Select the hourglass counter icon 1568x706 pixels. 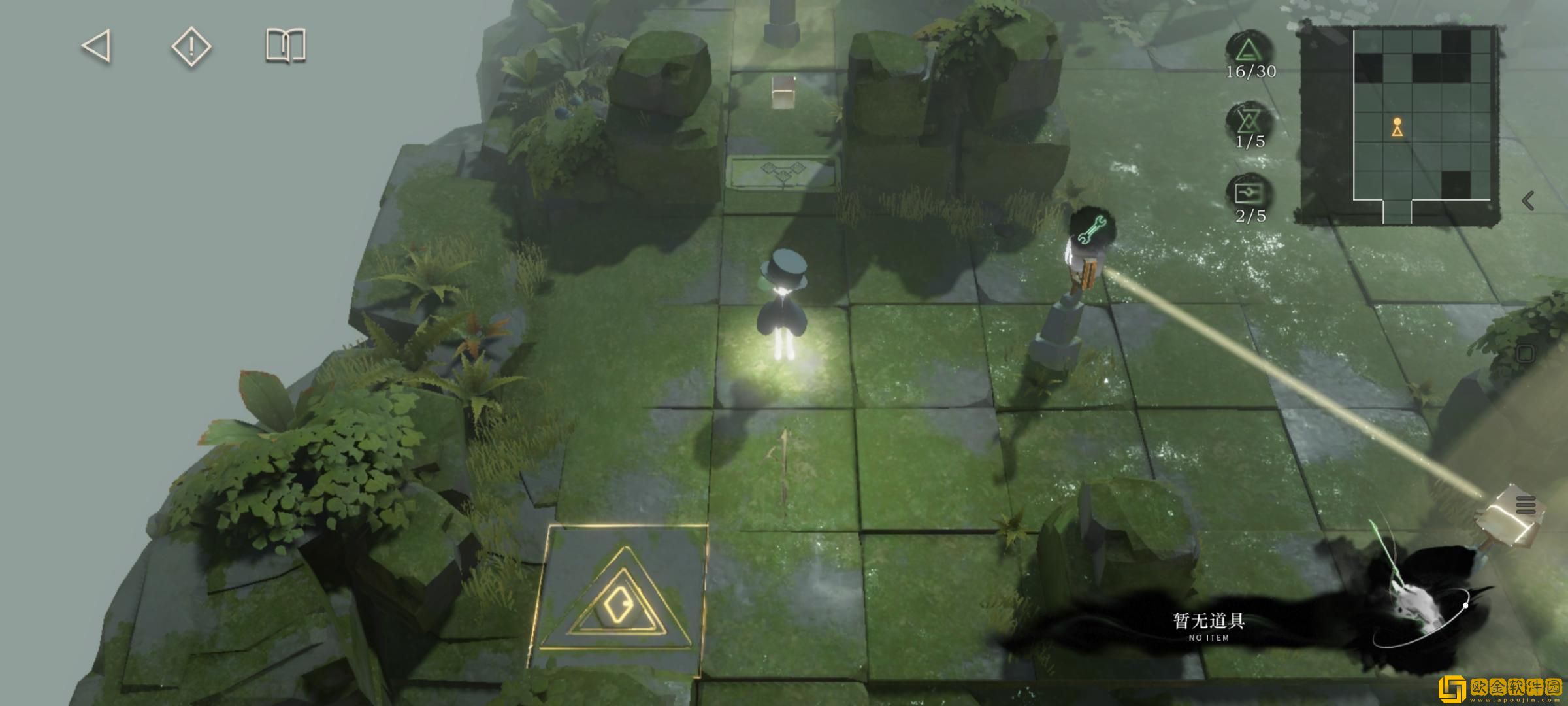[1249, 120]
